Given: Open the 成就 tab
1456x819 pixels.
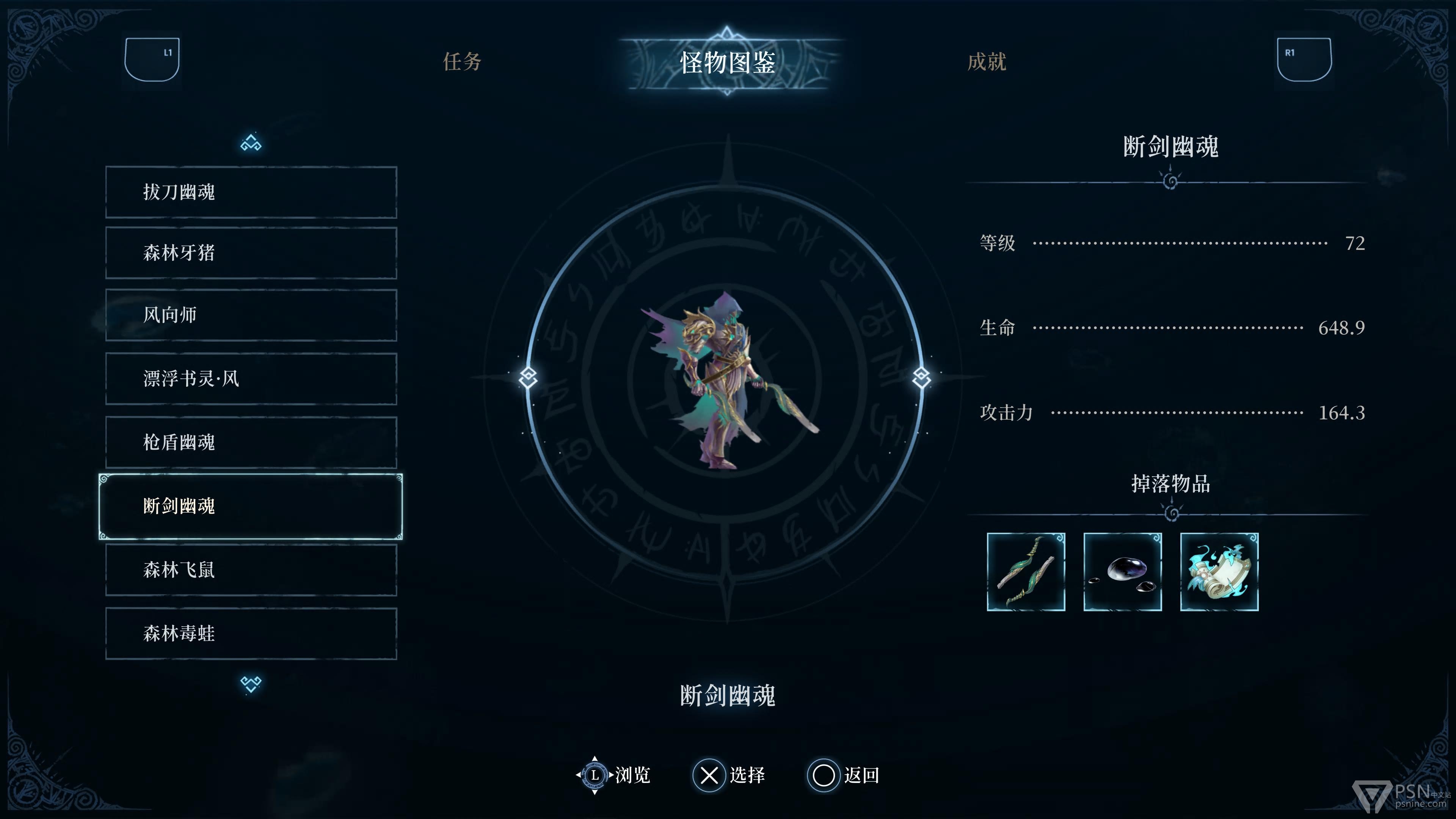Looking at the screenshot, I should point(986,61).
